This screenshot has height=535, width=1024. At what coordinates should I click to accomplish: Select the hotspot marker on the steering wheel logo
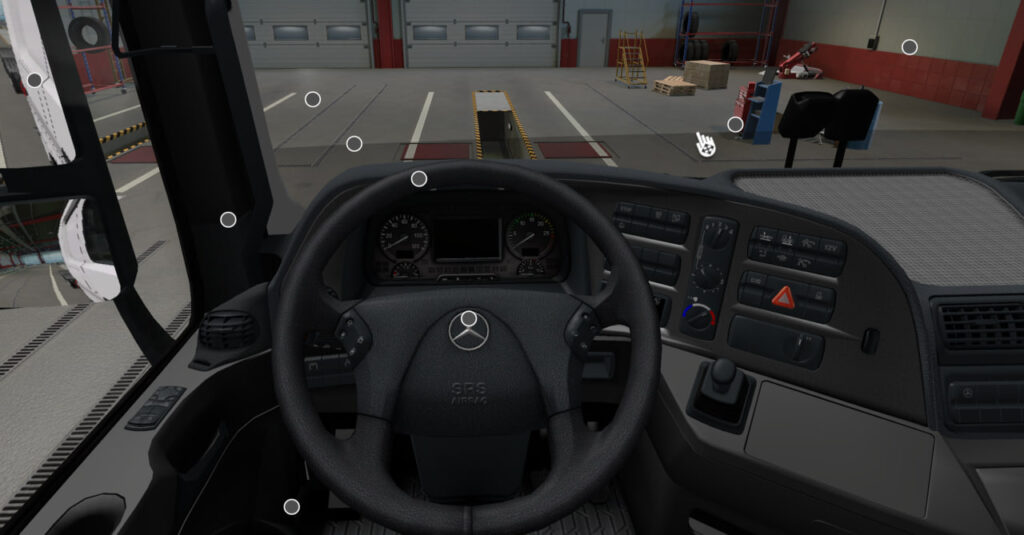tap(469, 319)
